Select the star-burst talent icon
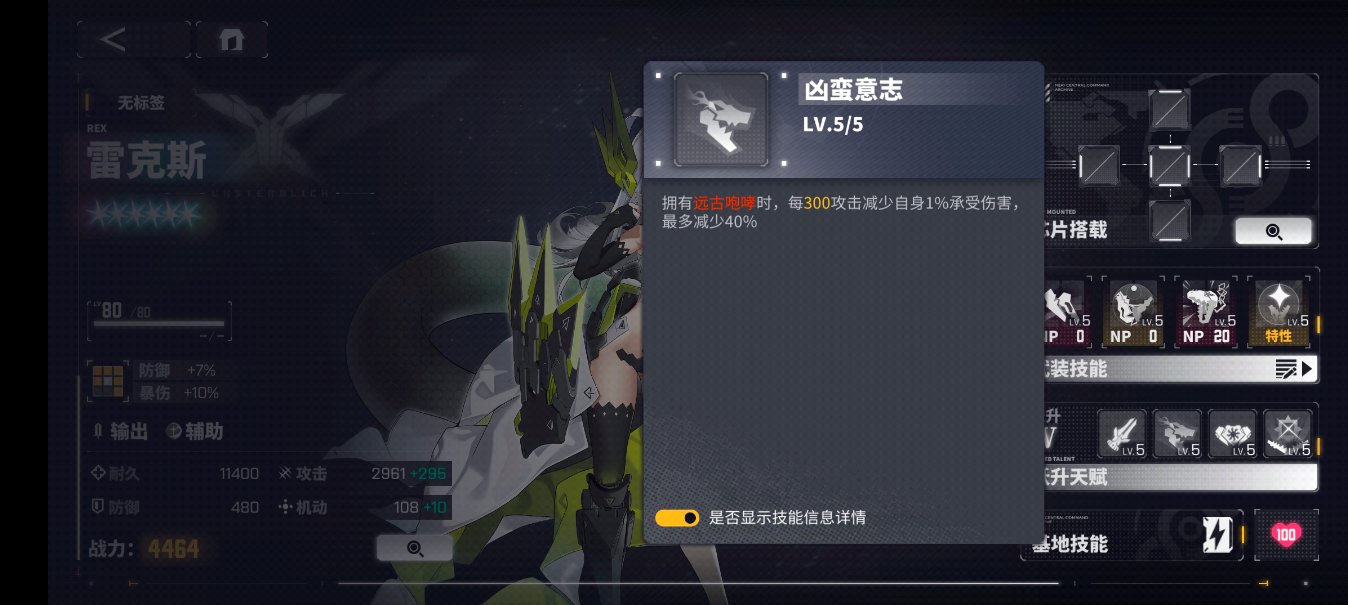 tap(1286, 434)
